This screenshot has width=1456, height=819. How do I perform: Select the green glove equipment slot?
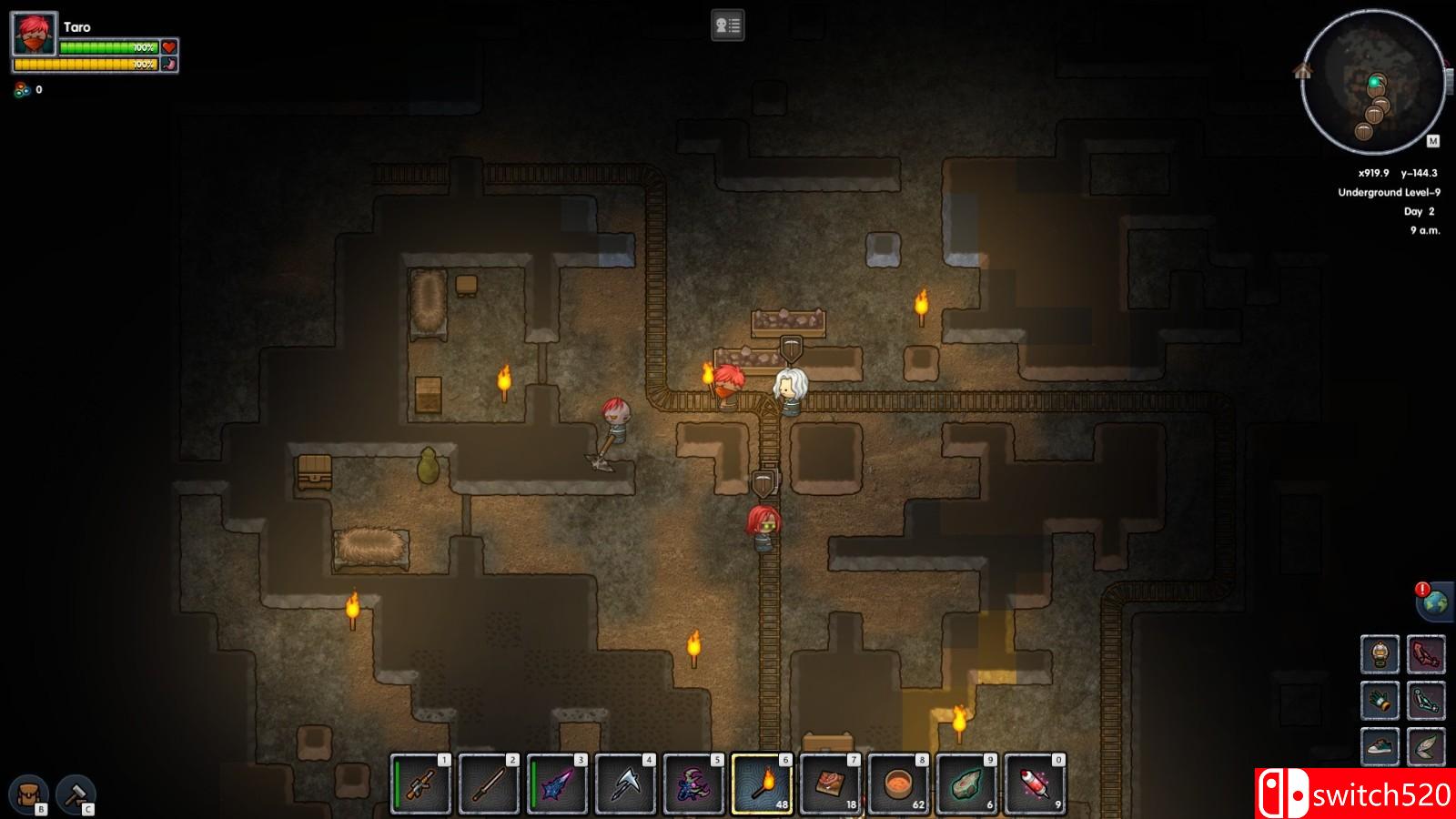click(x=1380, y=700)
